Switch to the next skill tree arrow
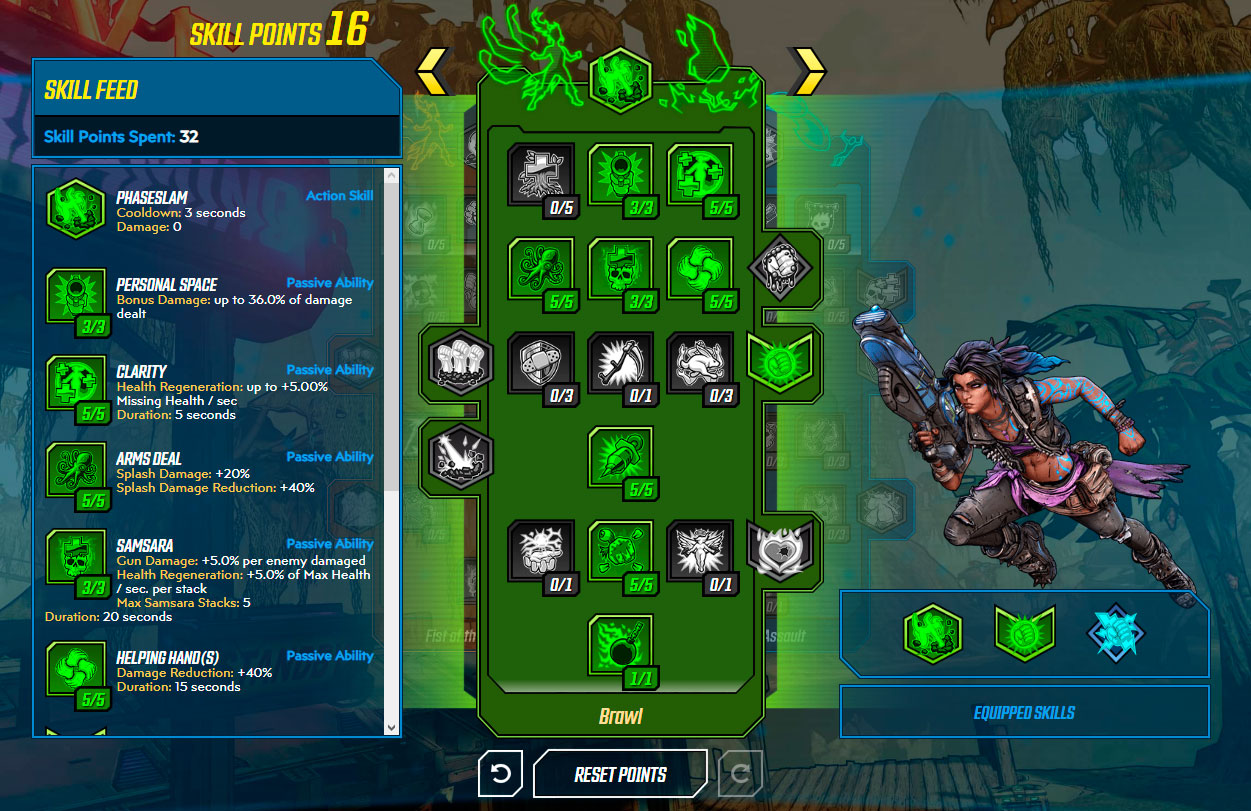Screen dimensions: 1251x811 click(808, 71)
